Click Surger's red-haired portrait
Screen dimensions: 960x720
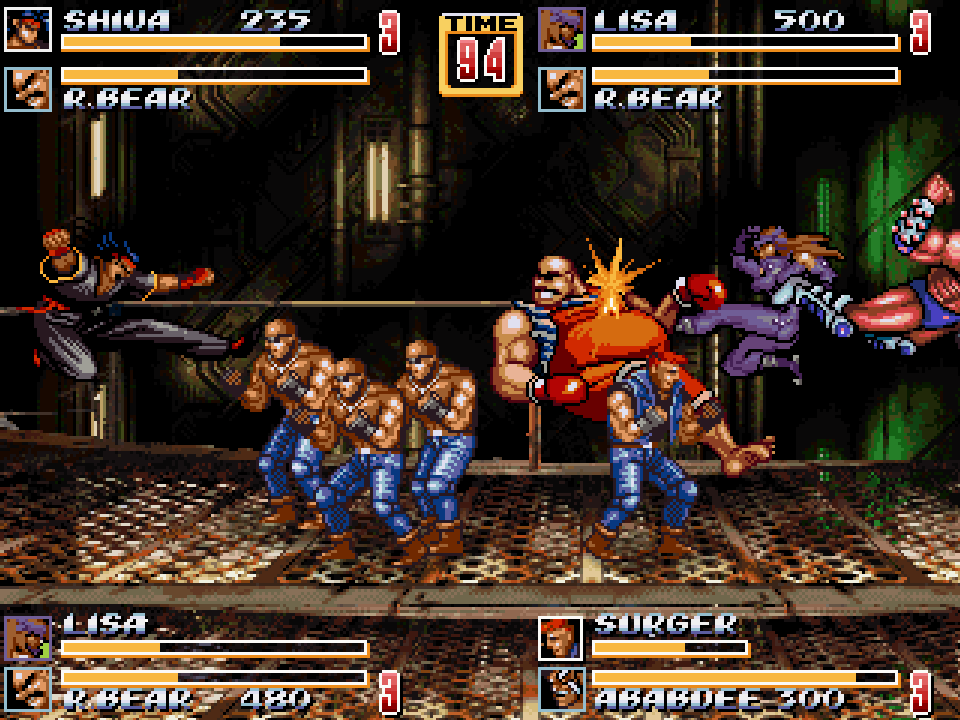point(560,638)
